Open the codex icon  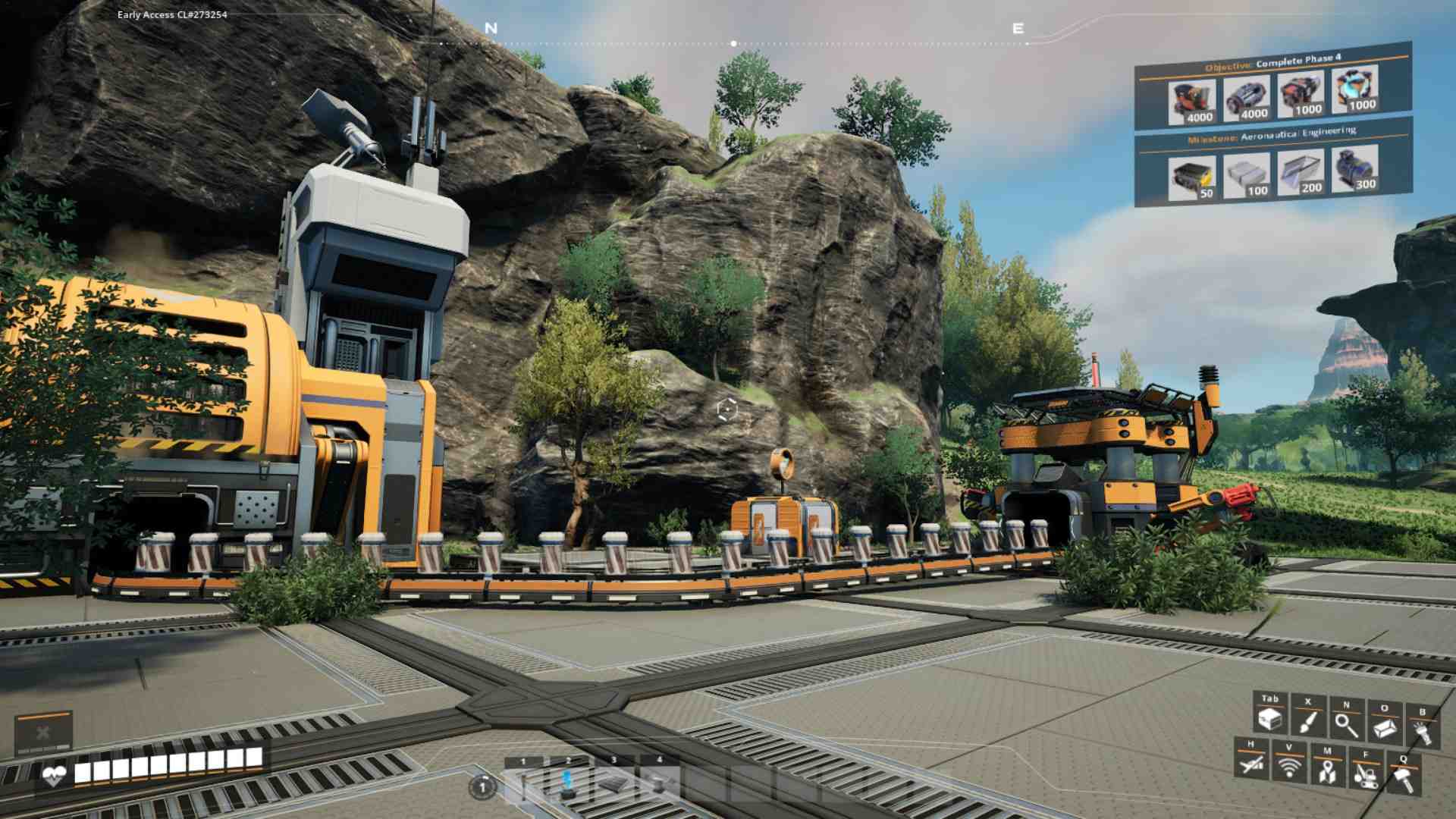[x=1384, y=726]
